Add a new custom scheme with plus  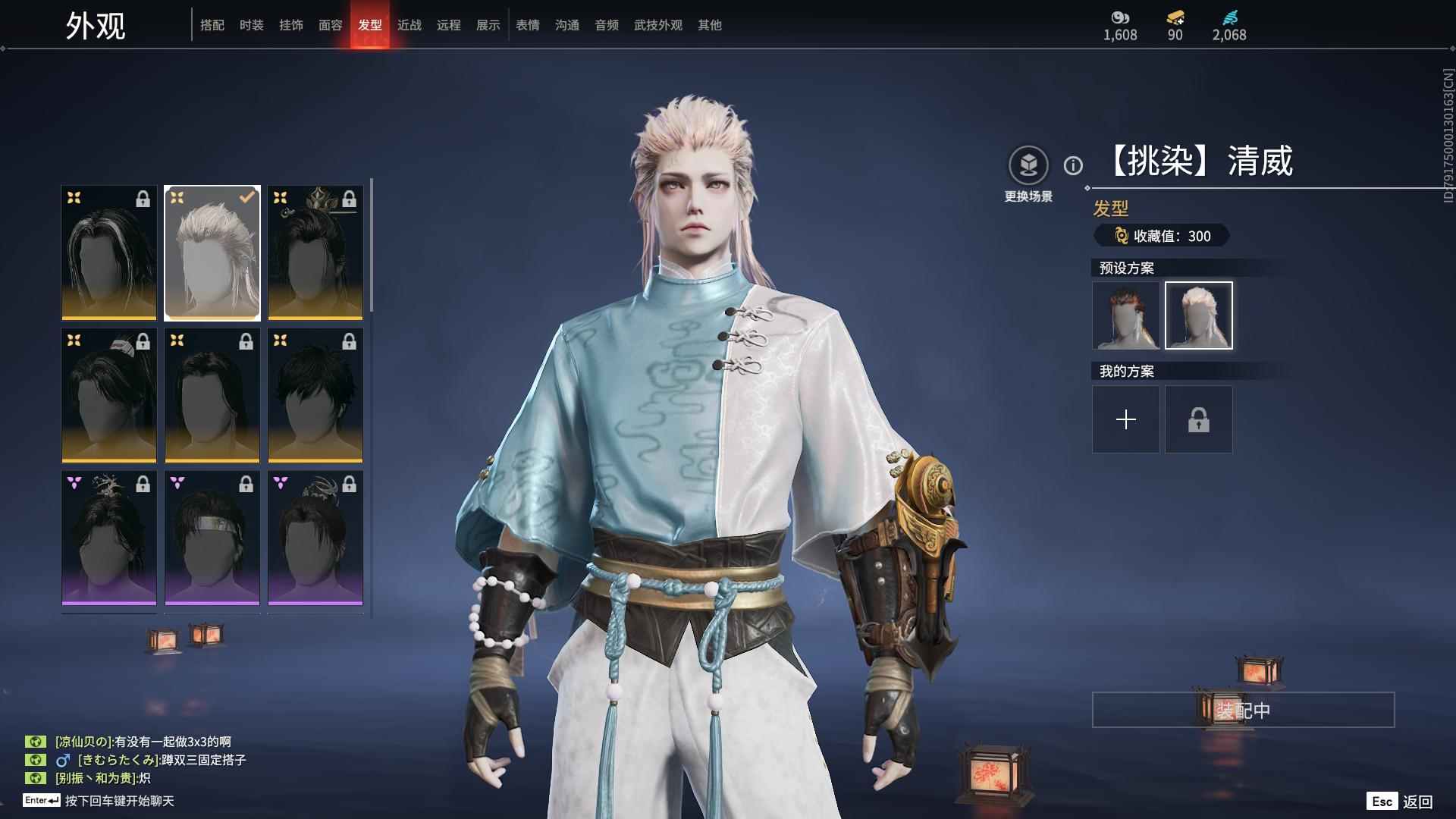[1126, 419]
